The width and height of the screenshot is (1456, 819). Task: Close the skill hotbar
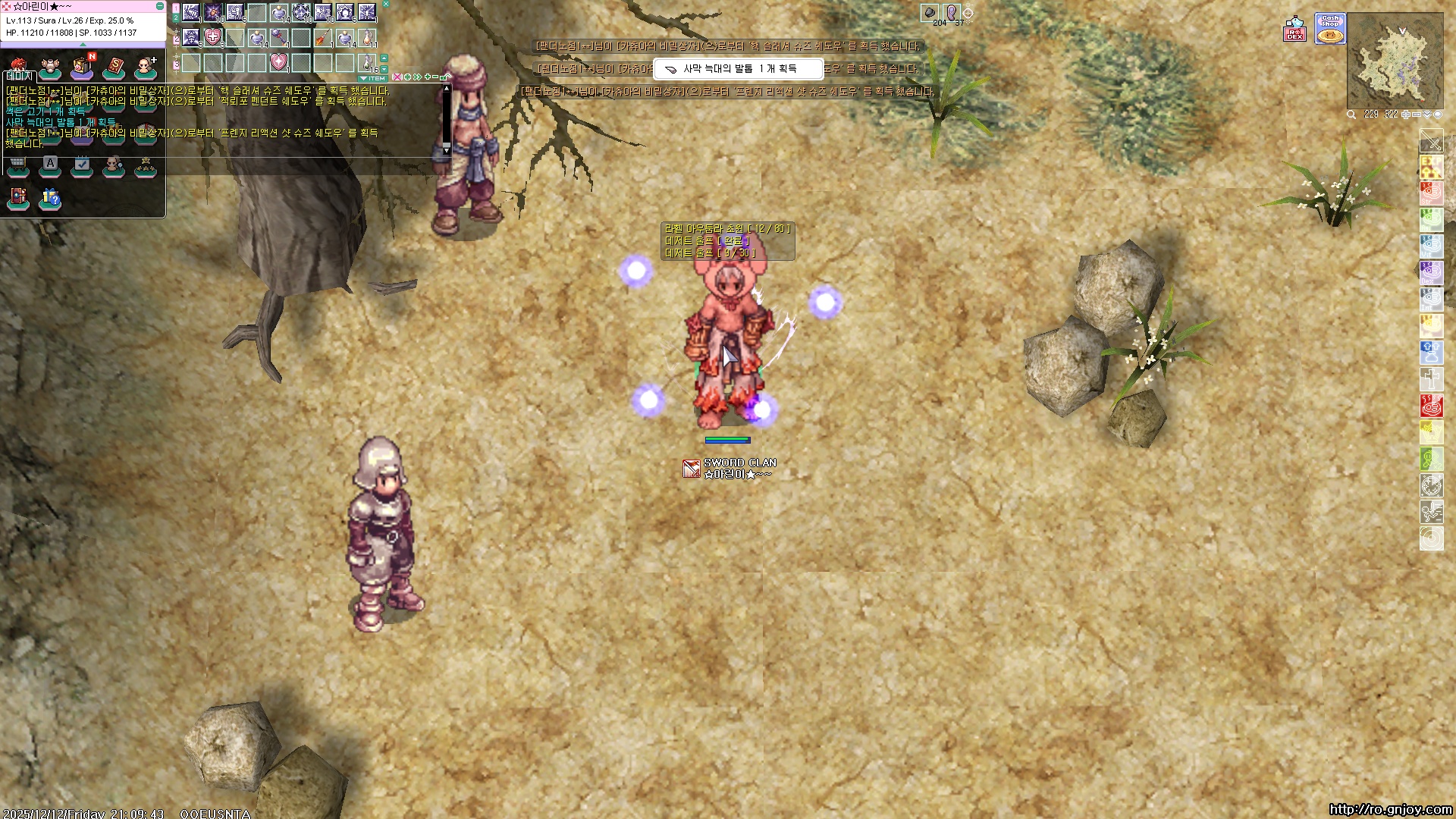385,4
